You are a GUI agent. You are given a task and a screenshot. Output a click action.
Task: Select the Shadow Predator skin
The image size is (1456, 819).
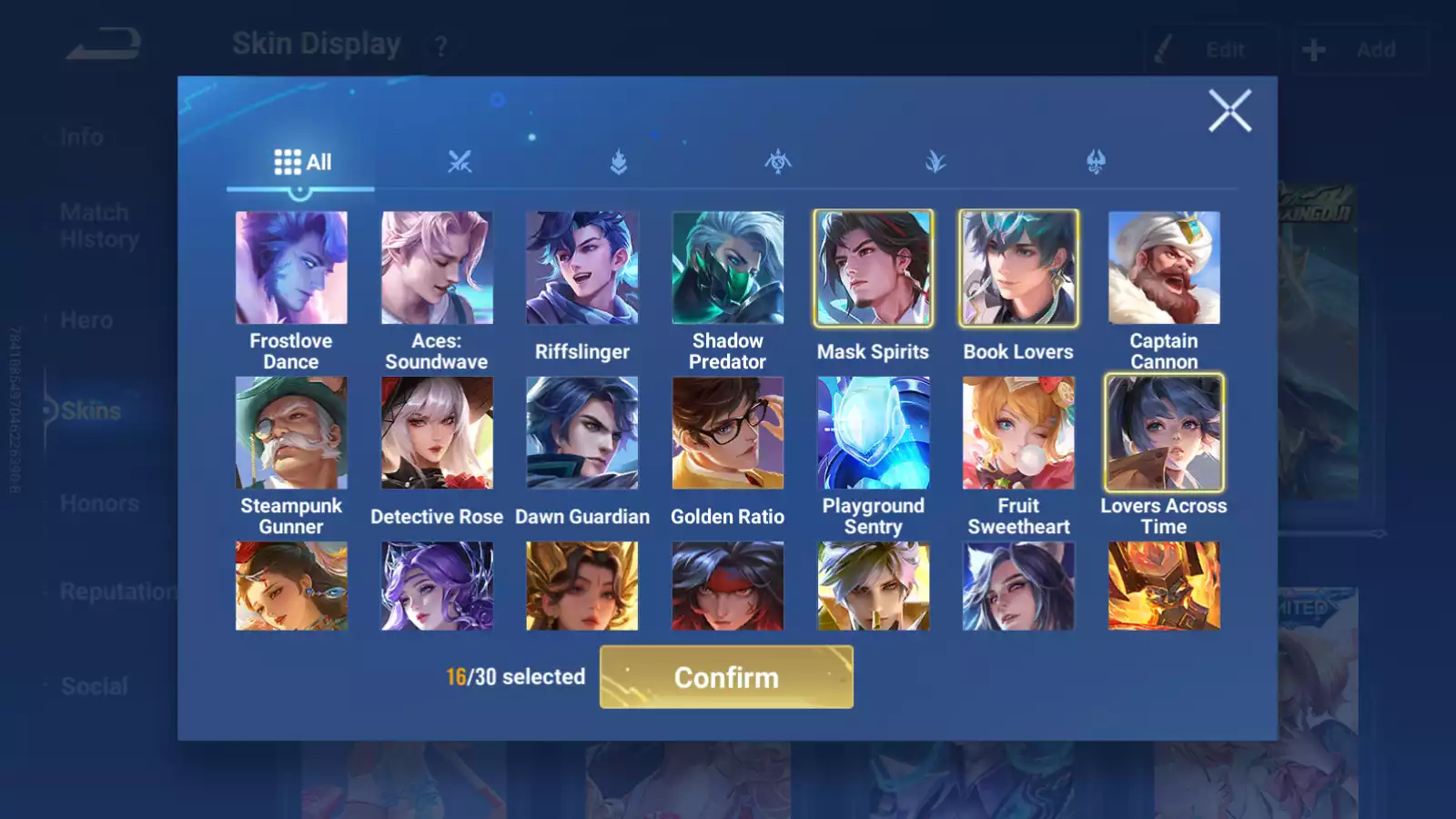coord(727,268)
